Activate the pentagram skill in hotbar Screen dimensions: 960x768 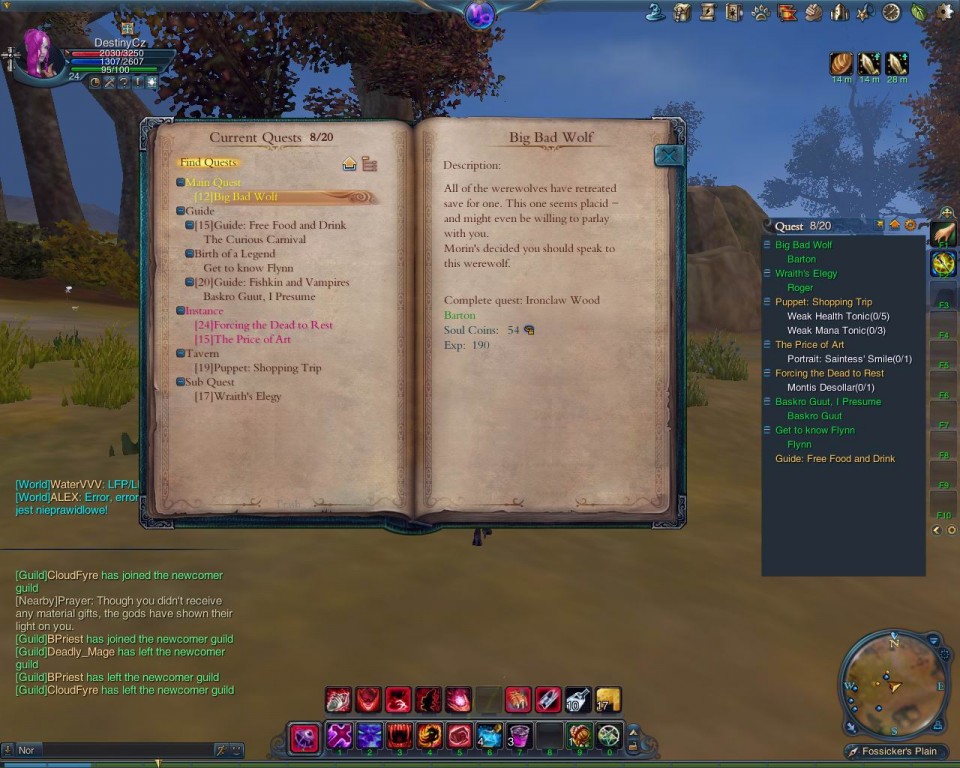(x=609, y=737)
